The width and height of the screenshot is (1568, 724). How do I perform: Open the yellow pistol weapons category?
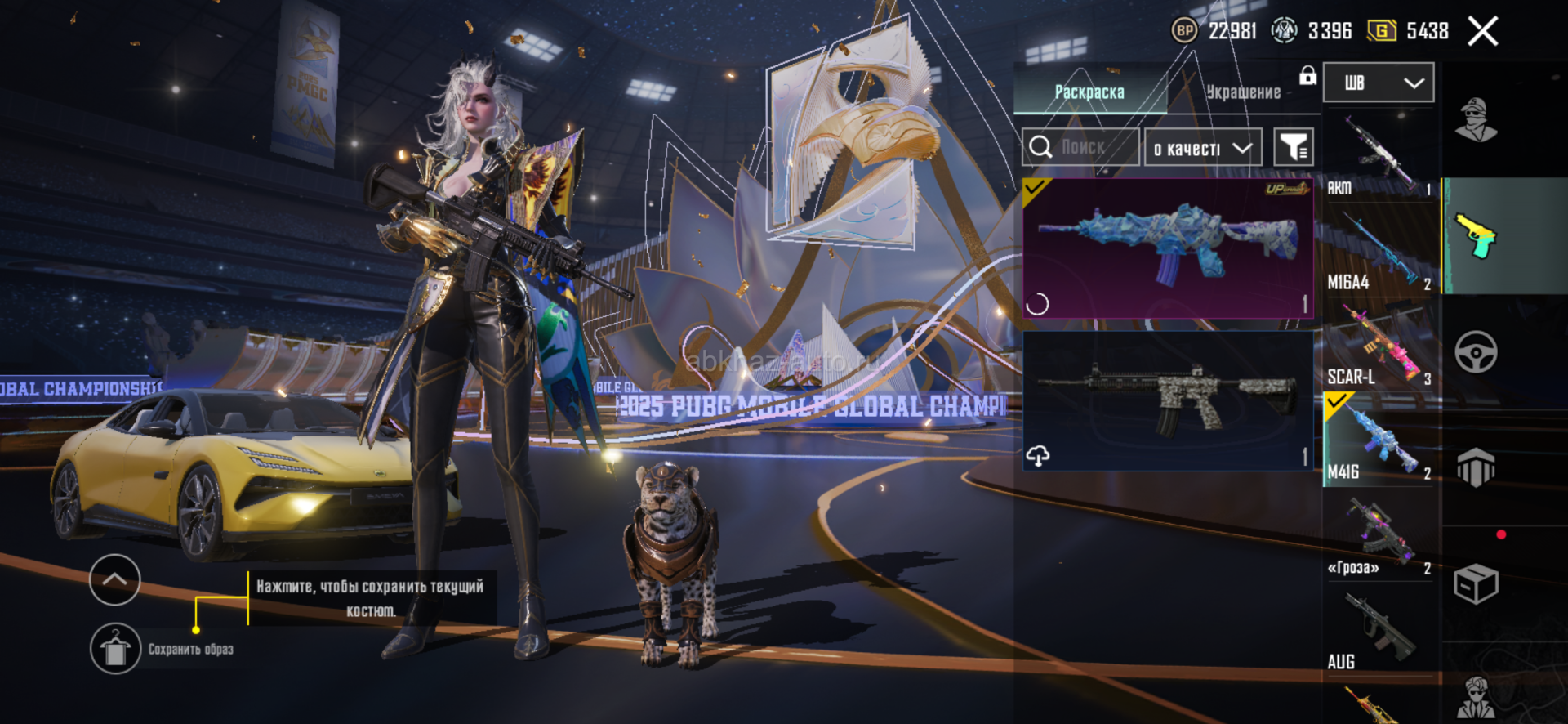(1476, 235)
